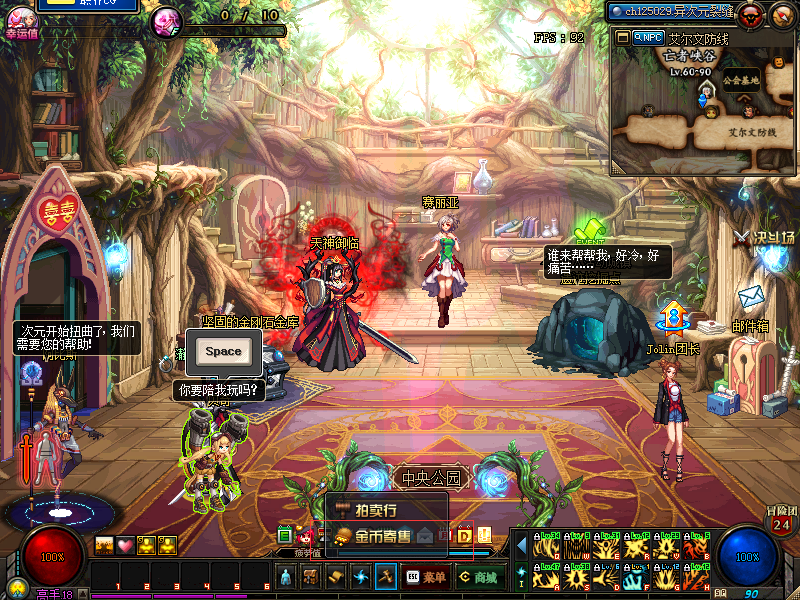Image resolution: width=800 pixels, height=600 pixels.
Task: Click the 公会基地 guild base marker on minimap
Action: tap(741, 80)
